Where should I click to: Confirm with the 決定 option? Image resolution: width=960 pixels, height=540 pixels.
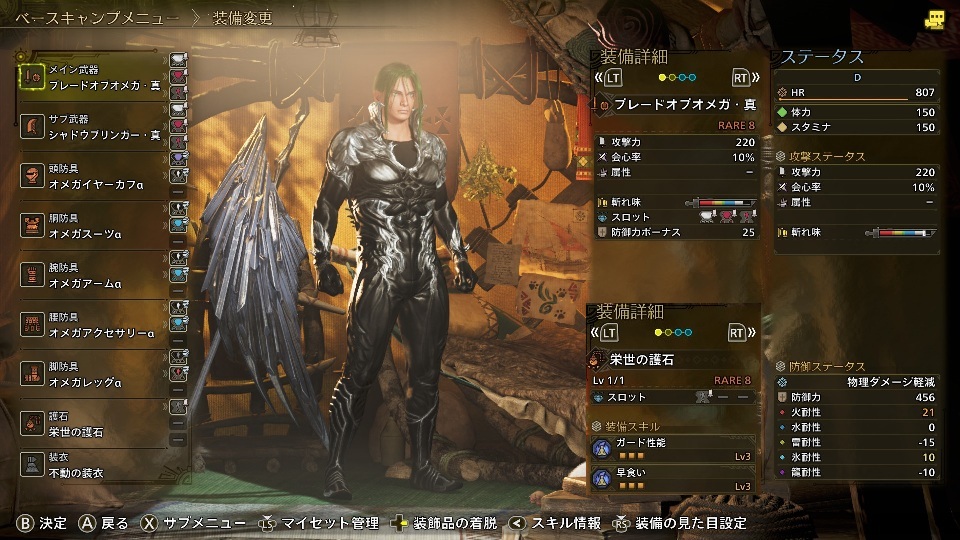pos(43,522)
